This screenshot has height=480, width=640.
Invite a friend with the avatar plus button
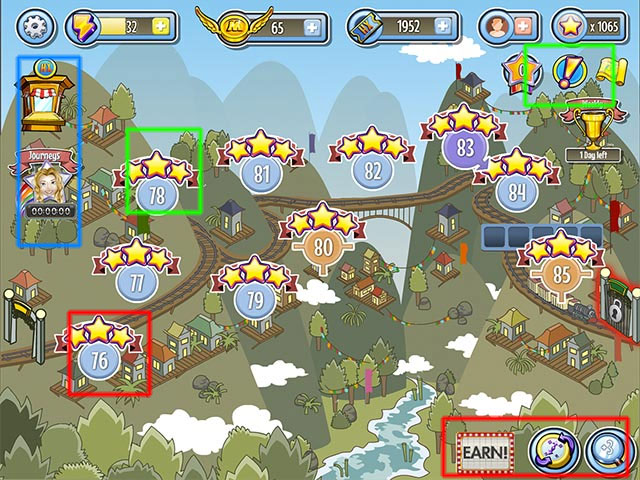click(521, 26)
